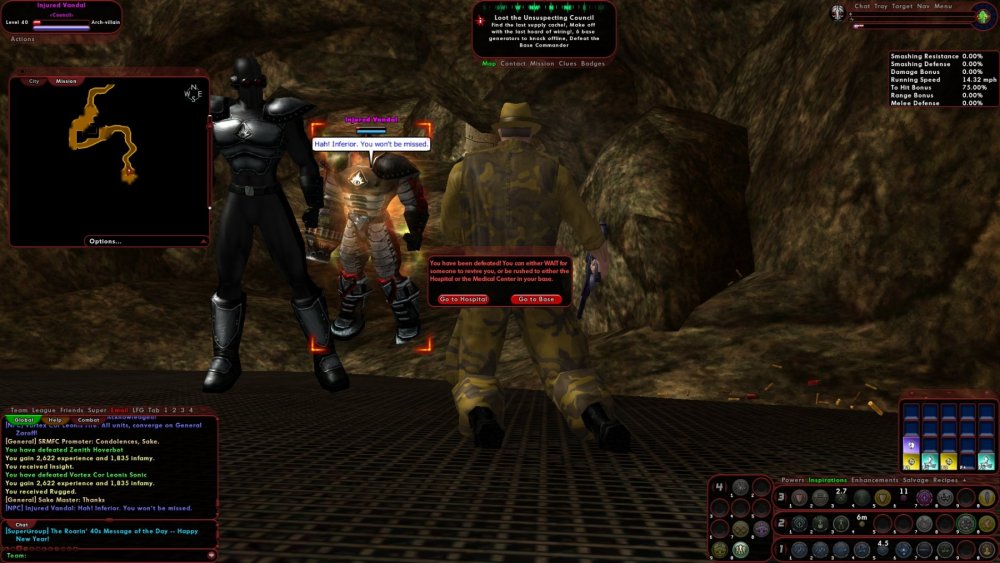Choose Go to Base in defeat dialog
This screenshot has height=563, width=1000.
[535, 299]
